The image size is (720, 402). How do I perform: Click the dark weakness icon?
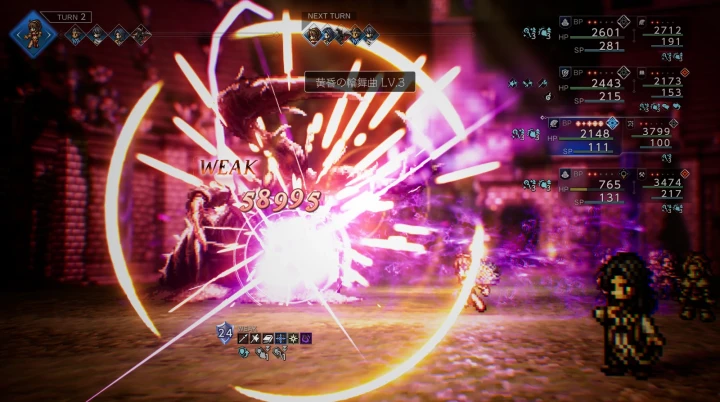[306, 339]
